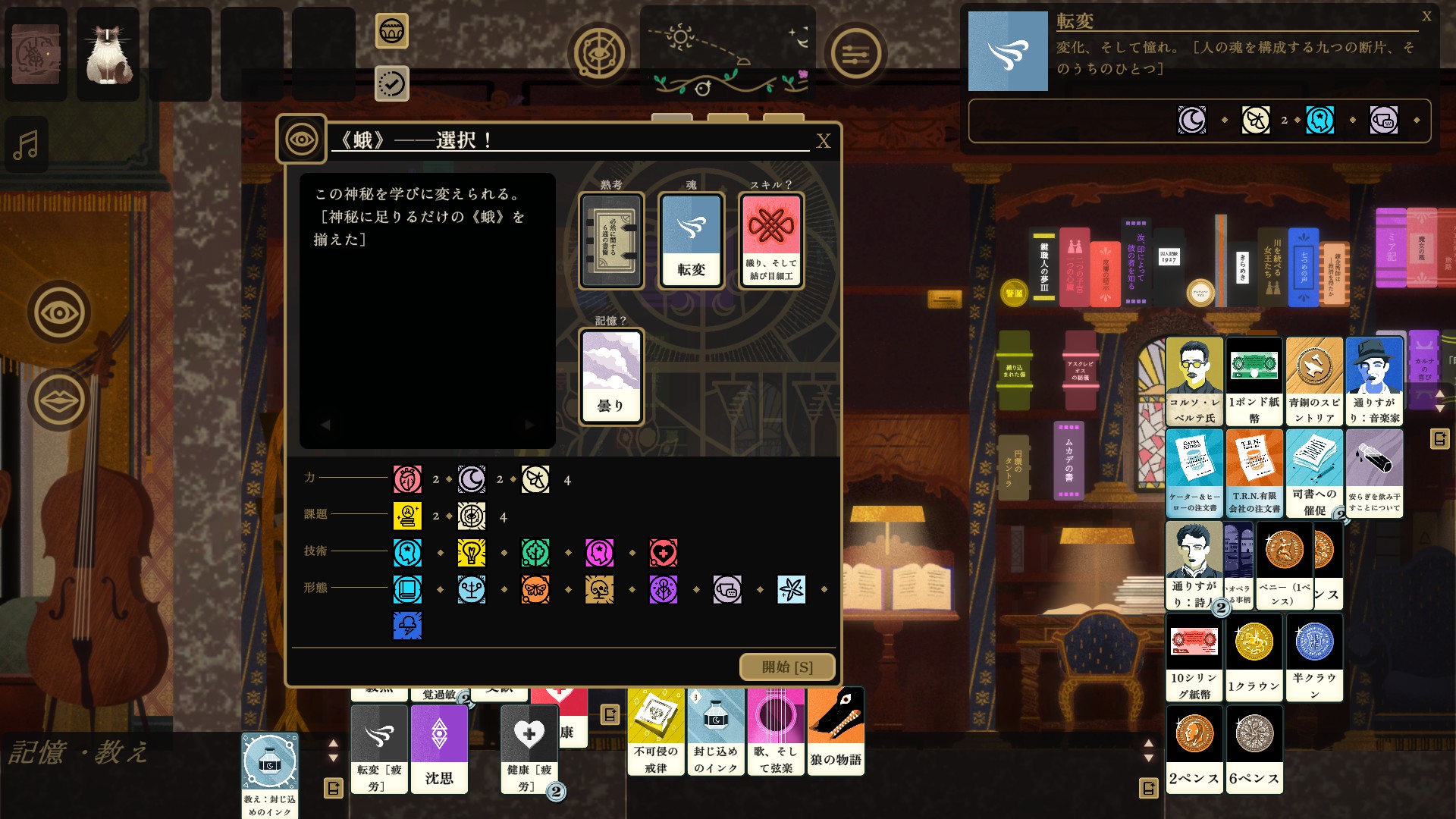Screen dimensions: 1456x819
Task: Close the 転変 info panel
Action: click(1426, 17)
